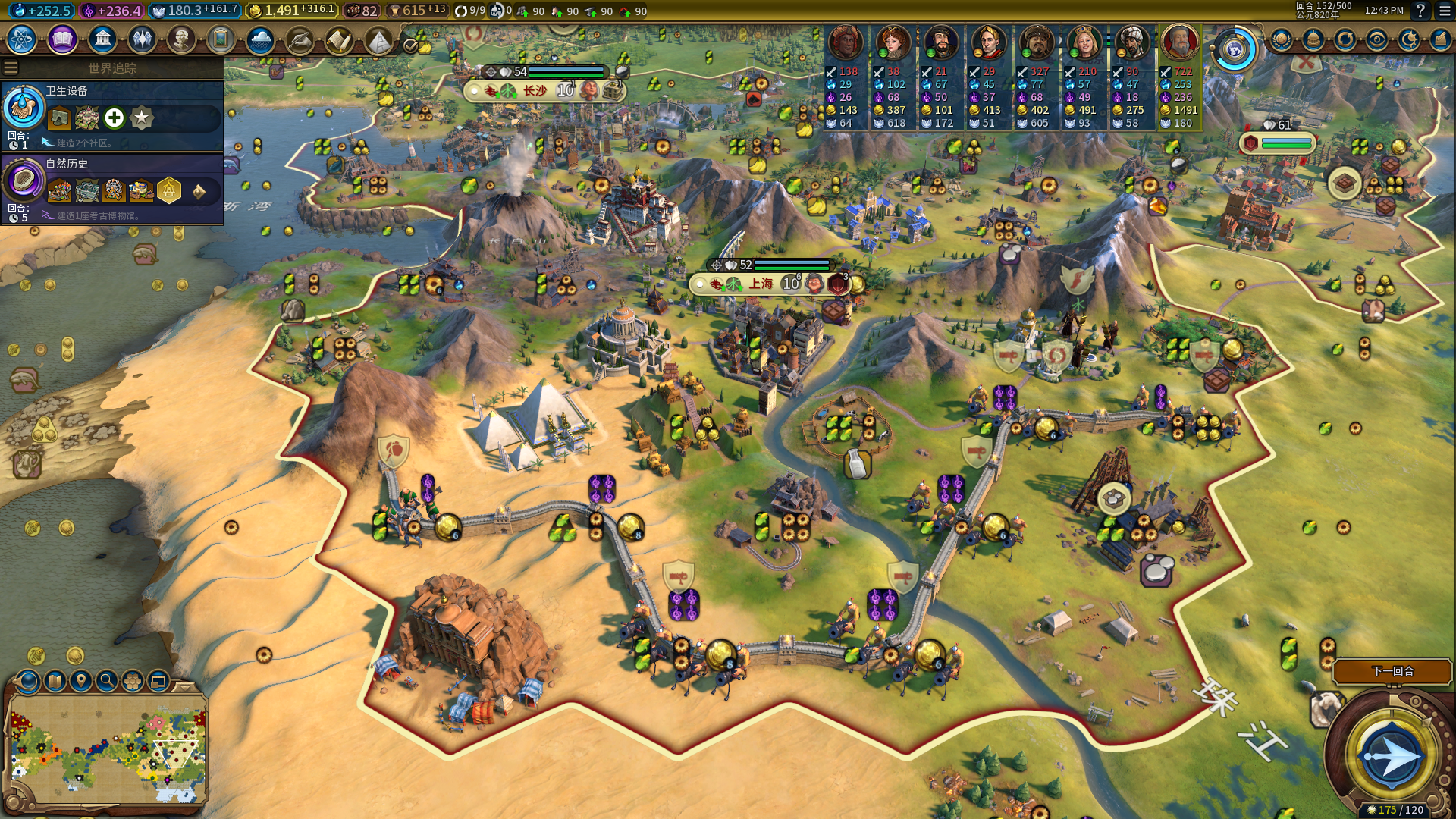1456x819 pixels.
Task: Open the 长沙 city banner
Action: (535, 91)
